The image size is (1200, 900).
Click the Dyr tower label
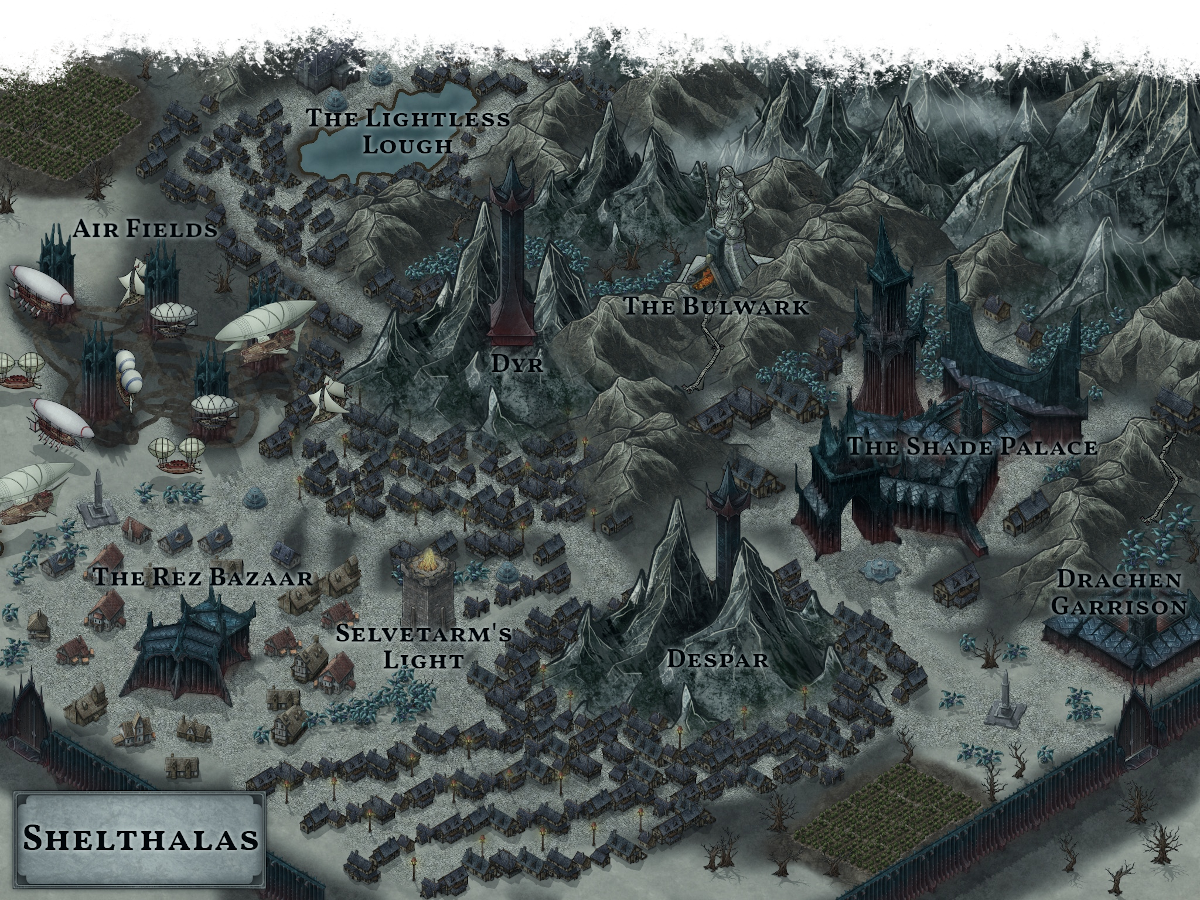pyautogui.click(x=517, y=364)
